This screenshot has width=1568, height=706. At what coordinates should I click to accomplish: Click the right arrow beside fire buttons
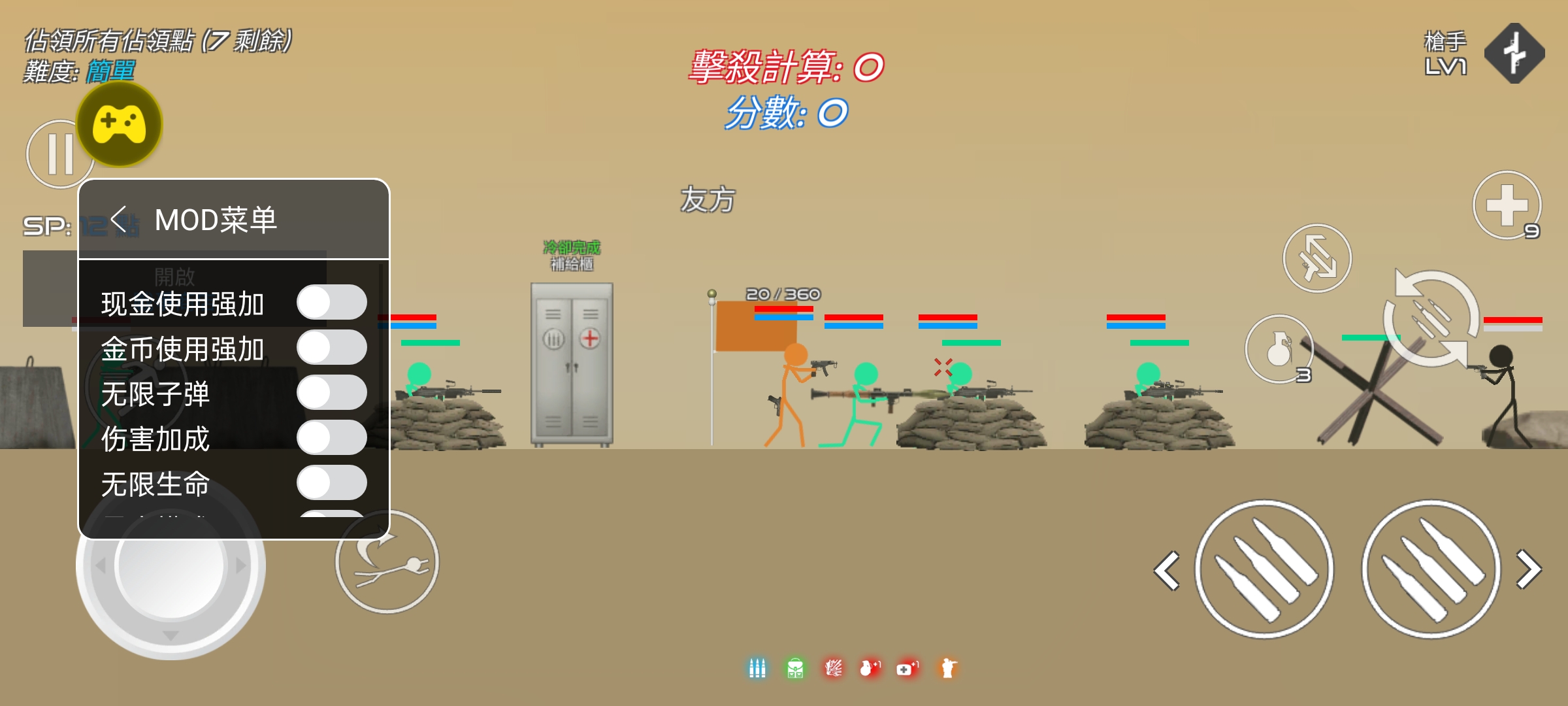1529,569
